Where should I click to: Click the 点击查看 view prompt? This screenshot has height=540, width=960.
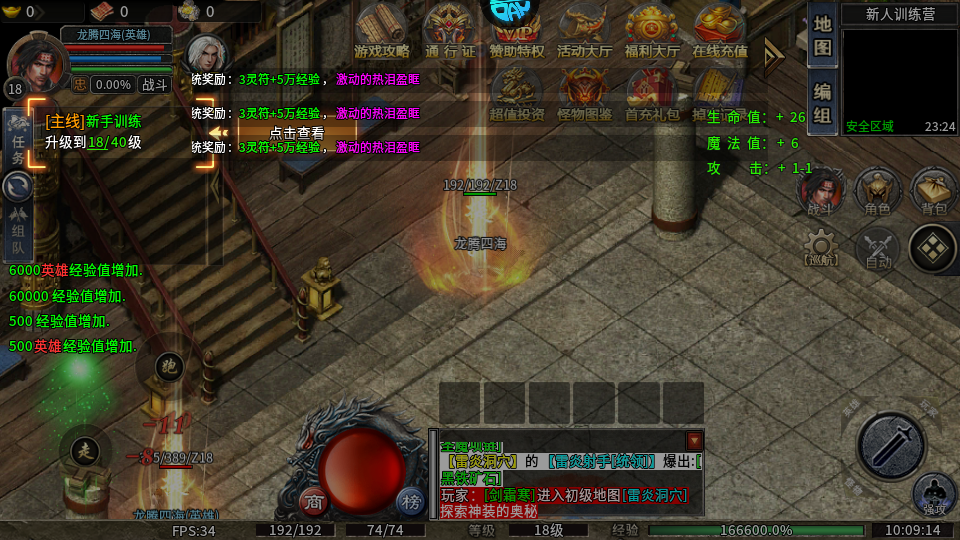click(x=296, y=132)
